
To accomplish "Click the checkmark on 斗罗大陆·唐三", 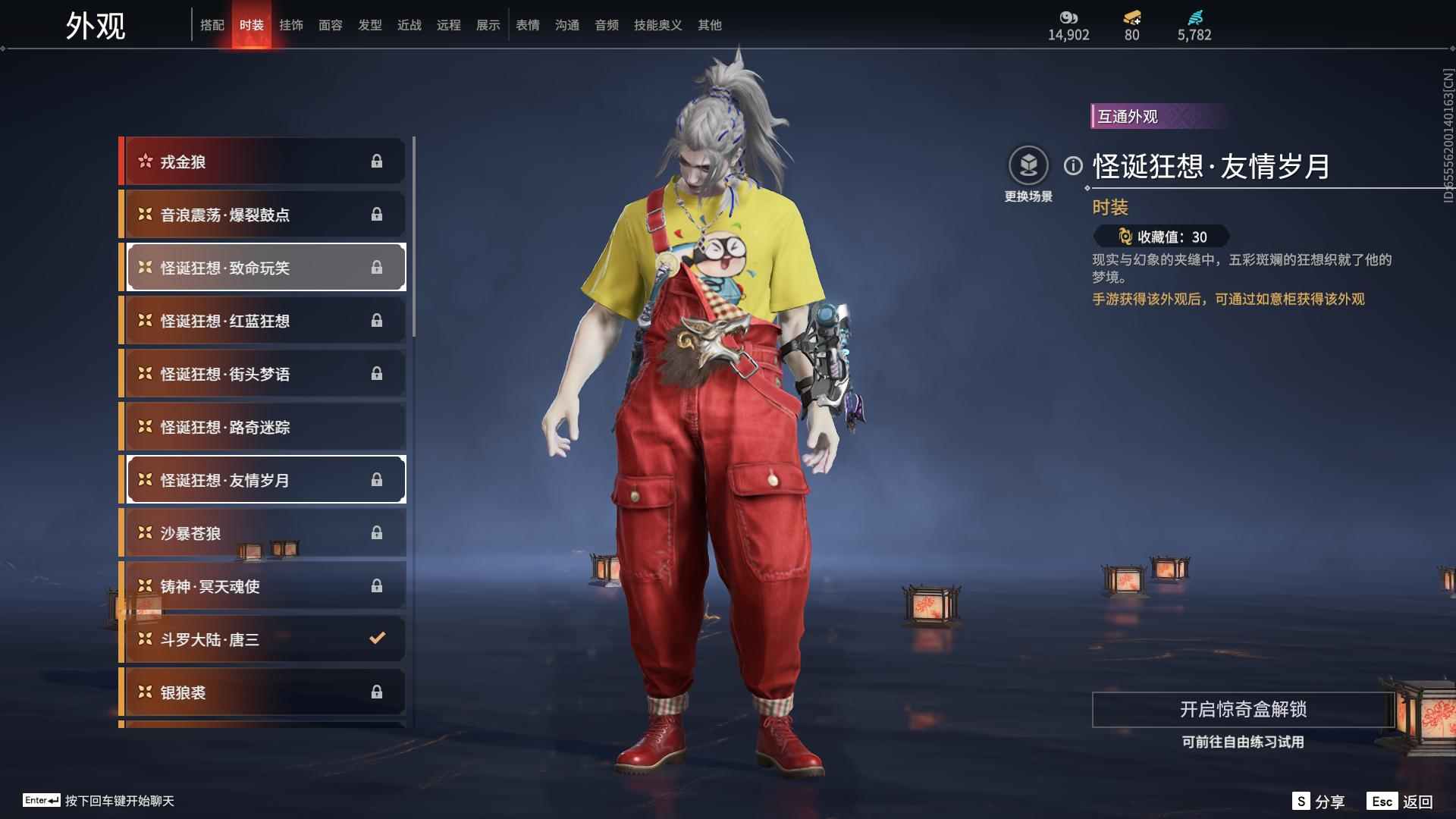I will tap(378, 638).
